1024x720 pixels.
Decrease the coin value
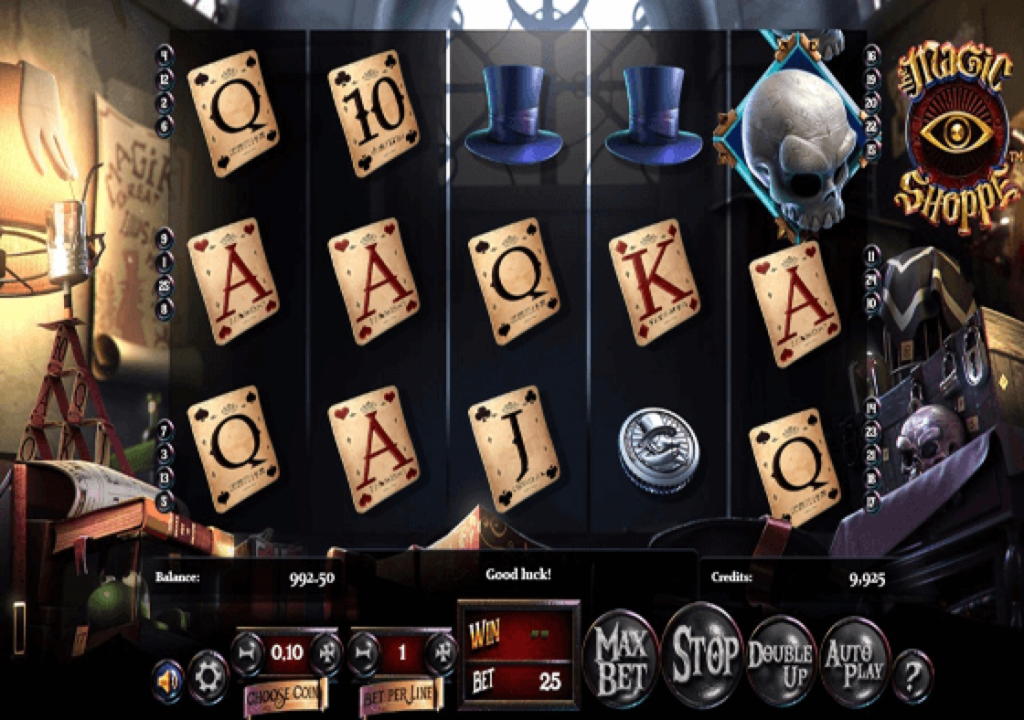(248, 653)
